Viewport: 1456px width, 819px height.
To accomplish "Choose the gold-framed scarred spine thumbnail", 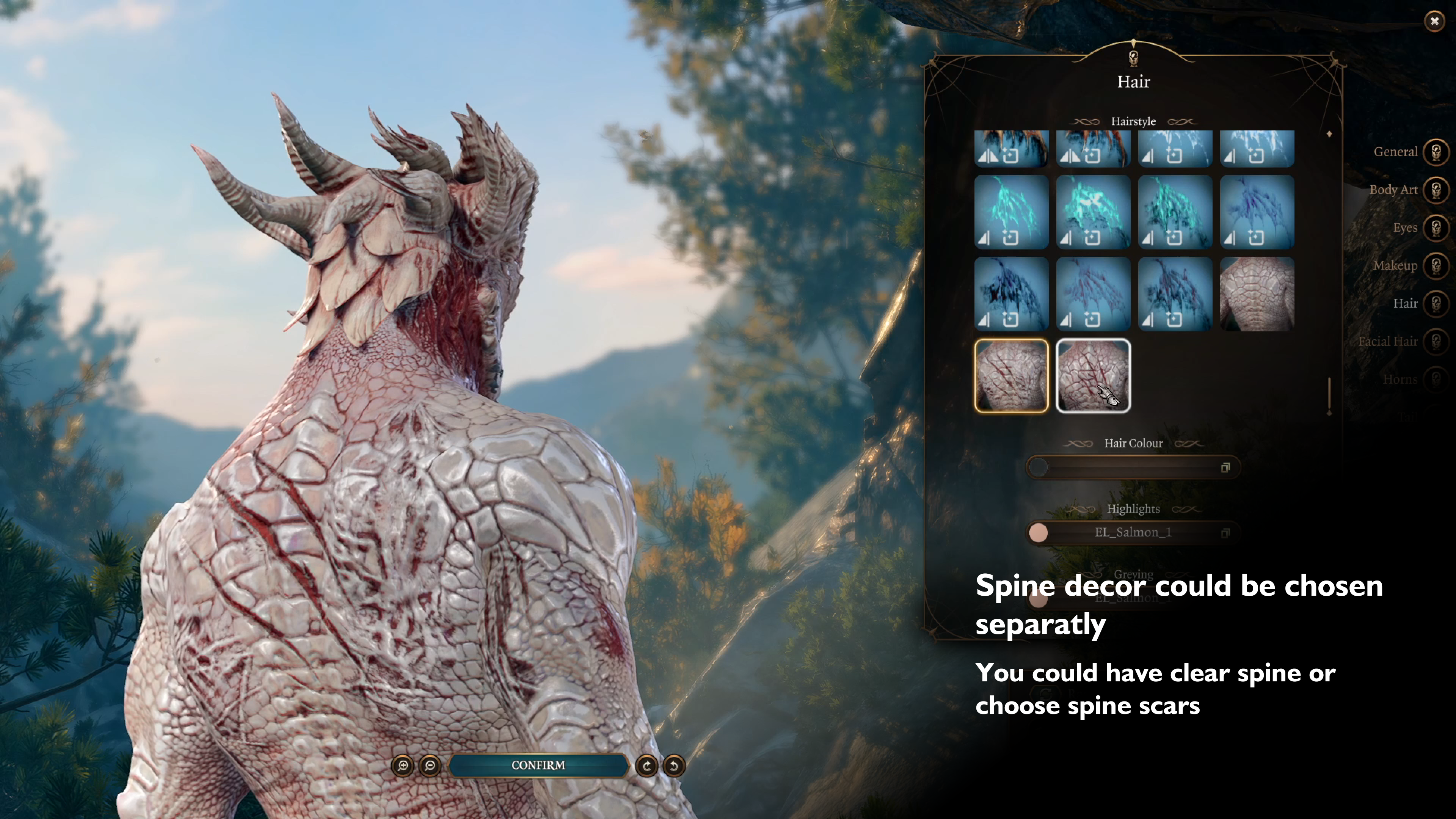I will coord(1011,376).
